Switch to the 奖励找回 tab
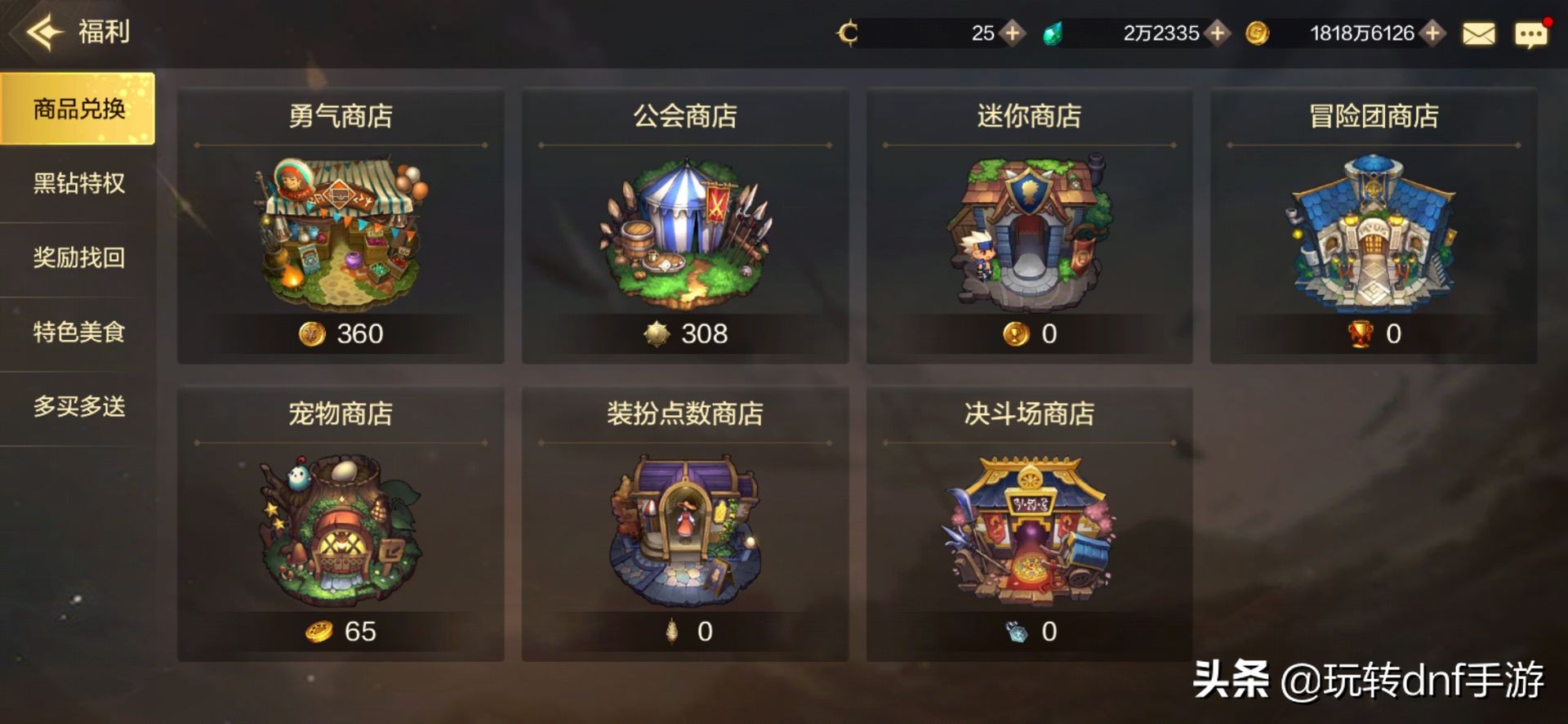Viewport: 1568px width, 724px height. tap(78, 258)
